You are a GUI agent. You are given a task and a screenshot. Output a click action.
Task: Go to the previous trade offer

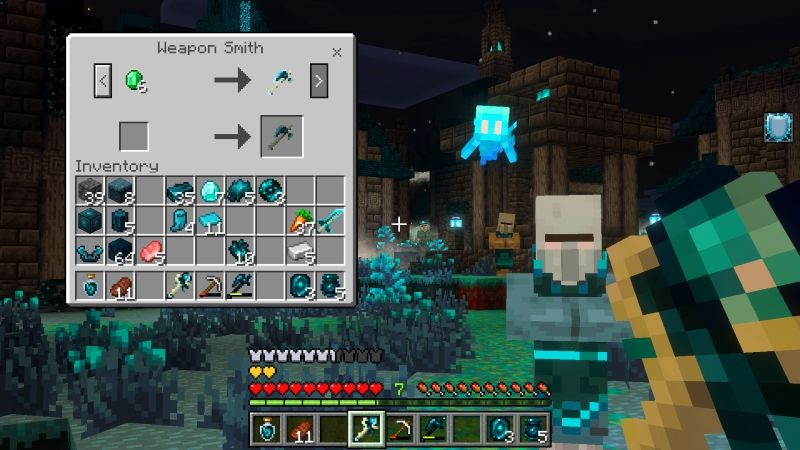coord(103,81)
